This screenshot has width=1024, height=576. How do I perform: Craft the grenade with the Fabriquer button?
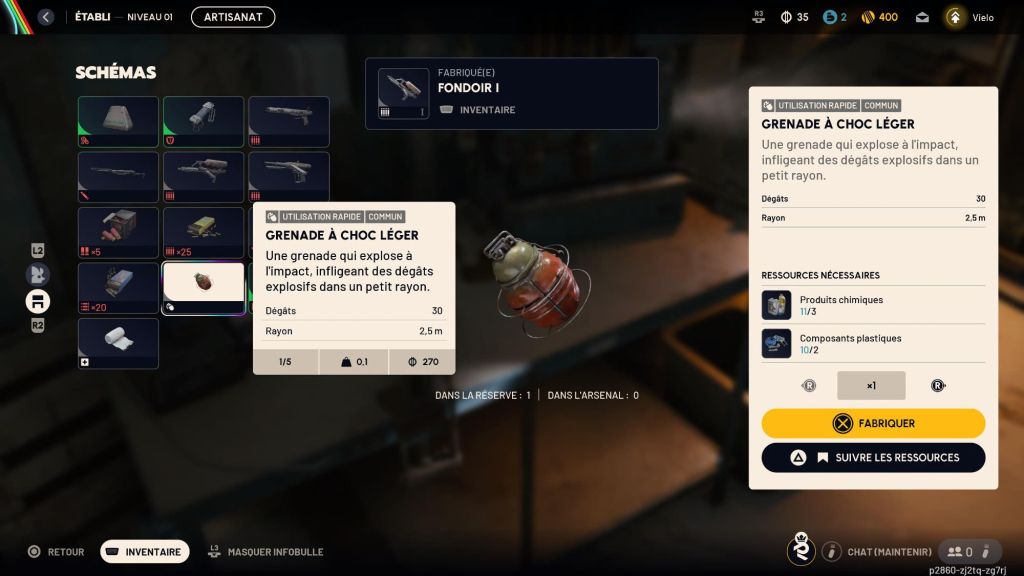coord(873,423)
